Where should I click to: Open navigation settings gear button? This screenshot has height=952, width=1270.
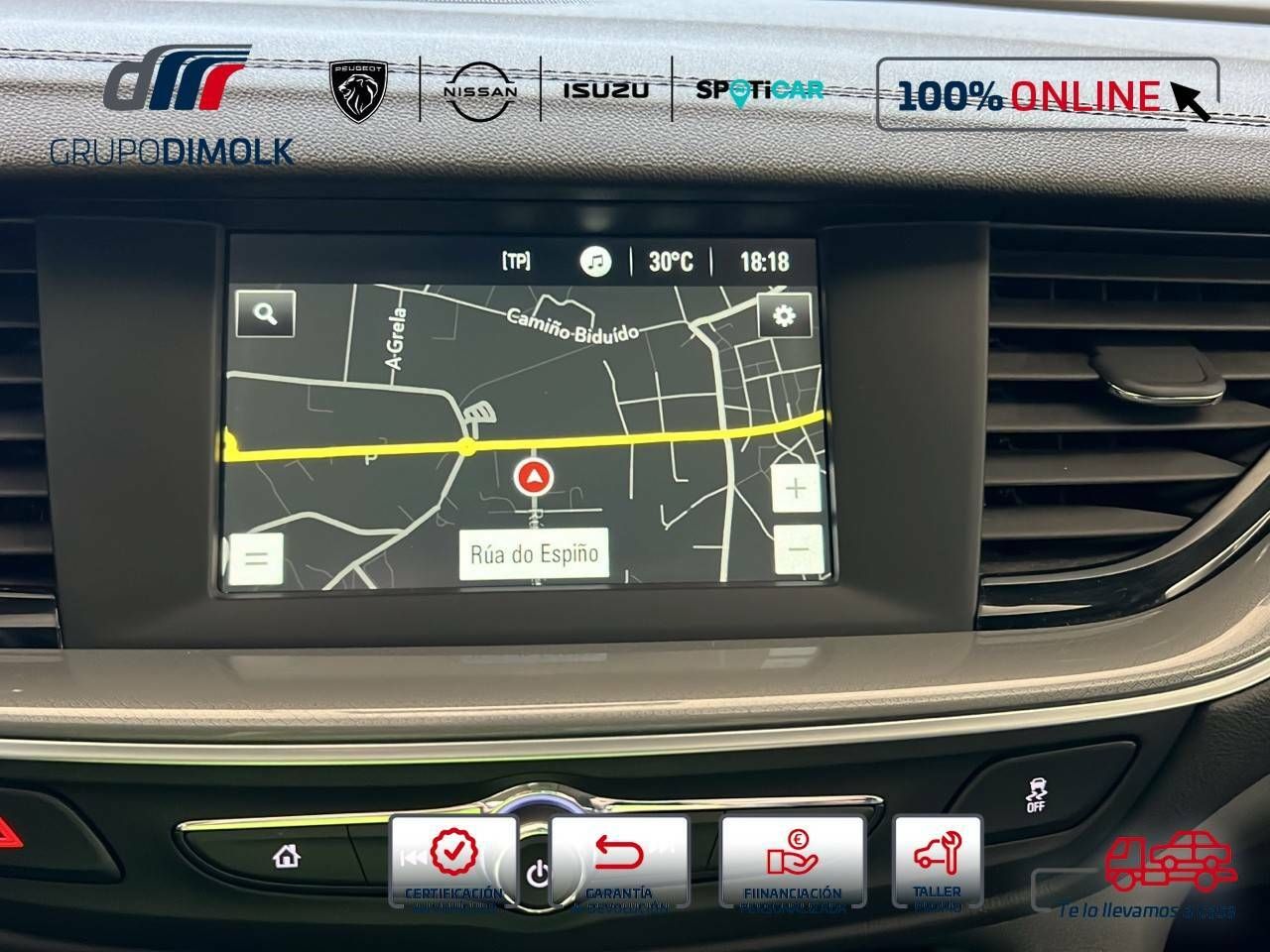coord(784,315)
